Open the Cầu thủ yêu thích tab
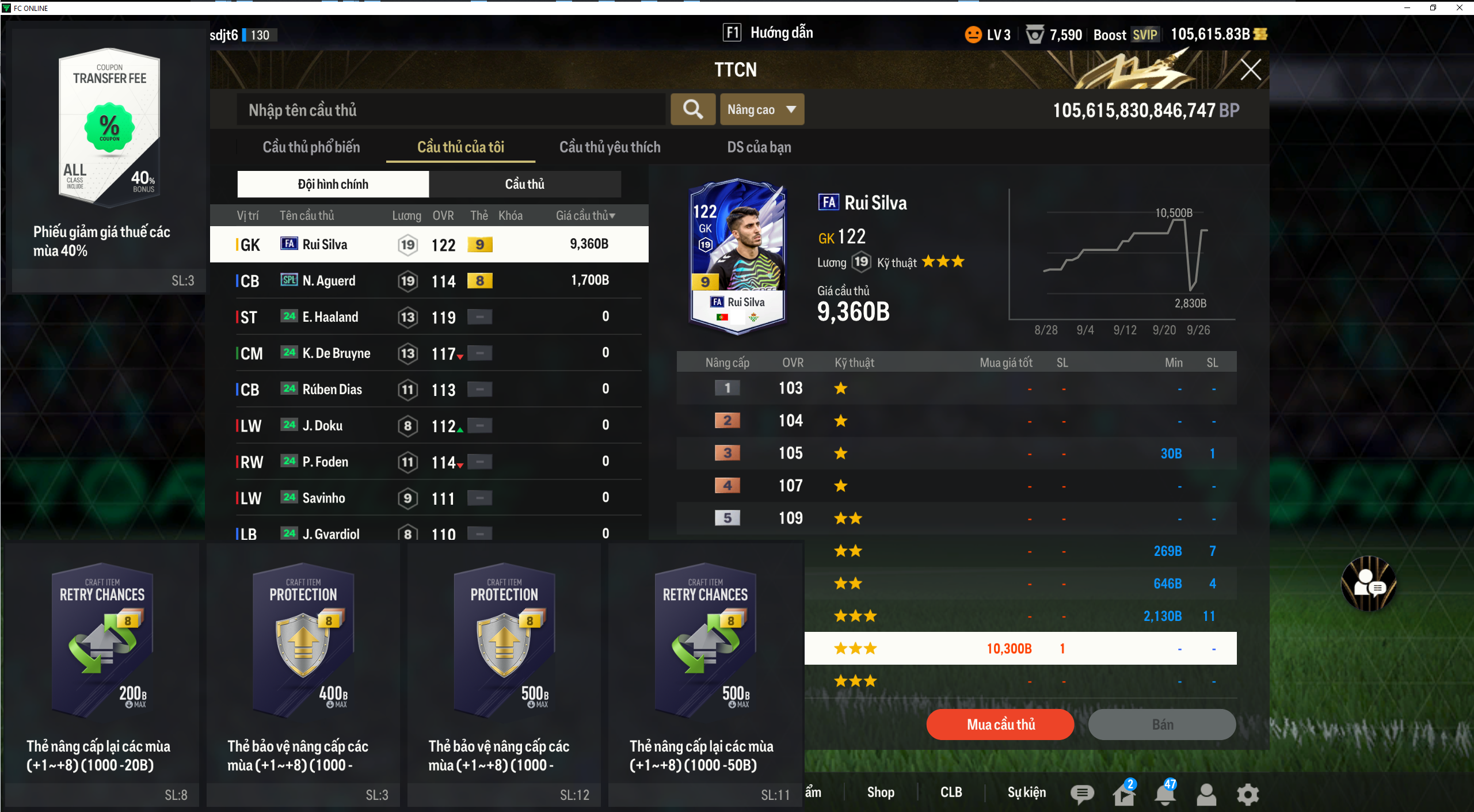This screenshot has height=812, width=1474. click(x=610, y=147)
